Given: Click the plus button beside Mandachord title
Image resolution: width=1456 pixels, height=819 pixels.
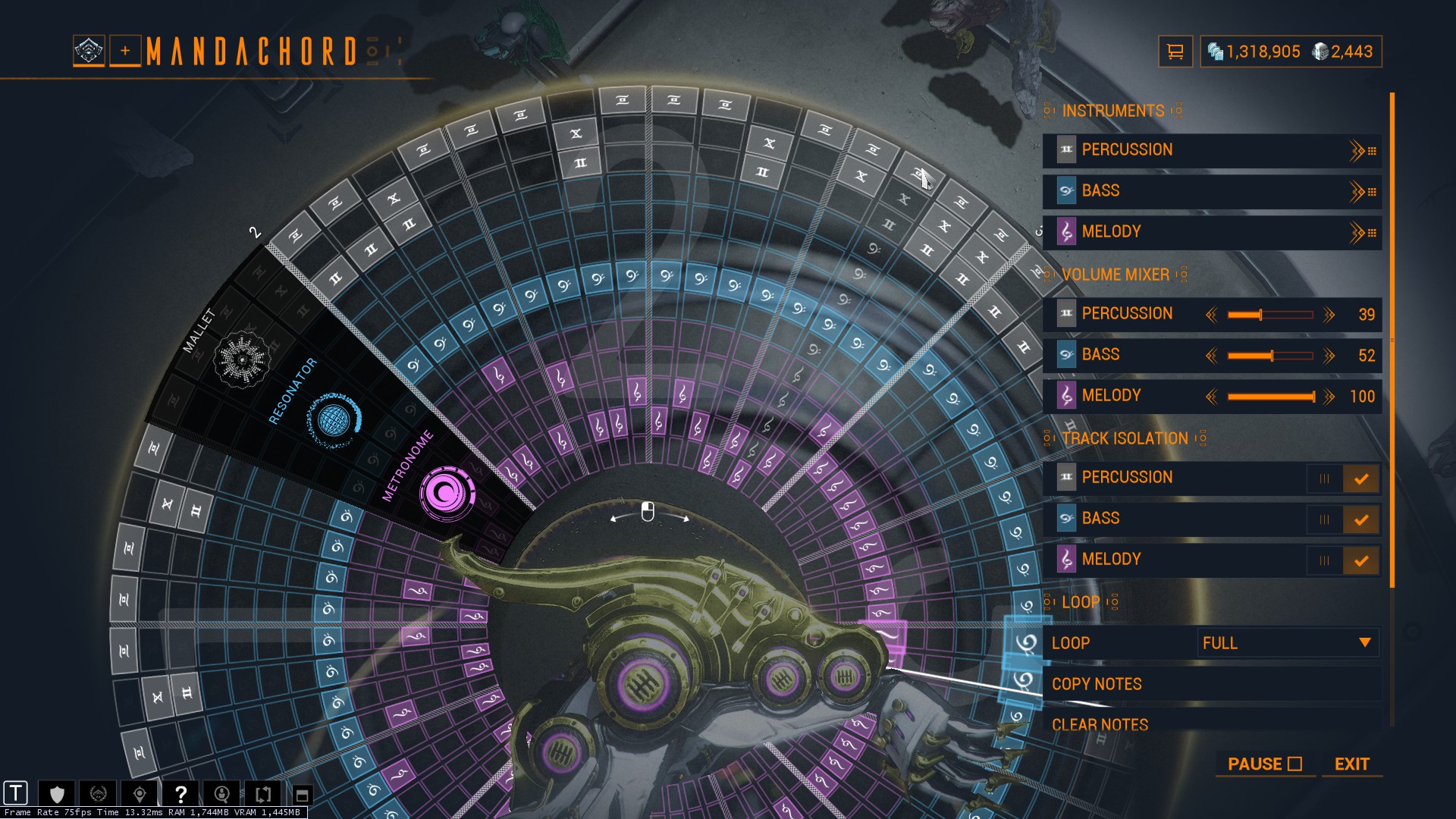Looking at the screenshot, I should point(125,51).
